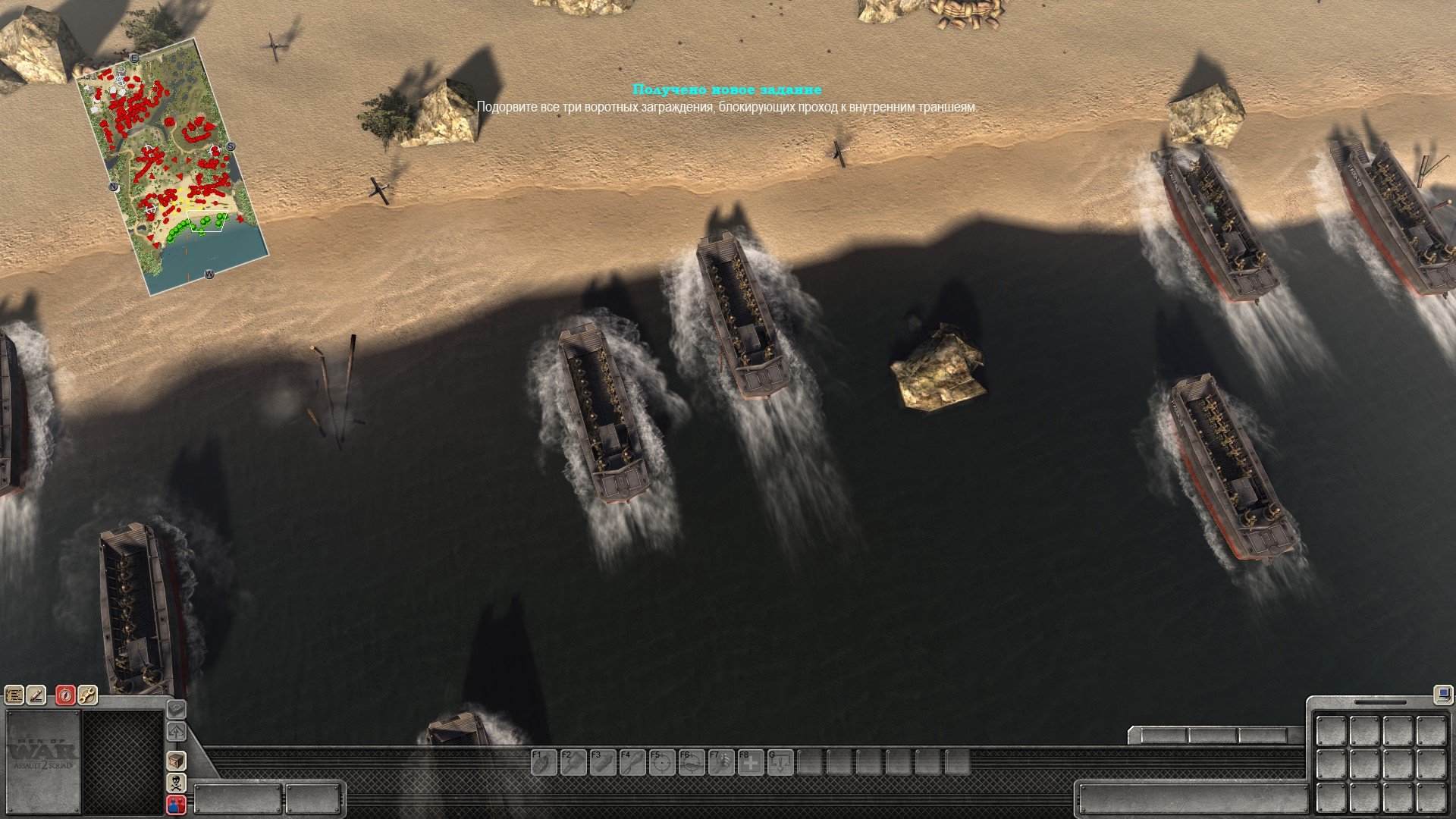Click the G drop item button

780,762
